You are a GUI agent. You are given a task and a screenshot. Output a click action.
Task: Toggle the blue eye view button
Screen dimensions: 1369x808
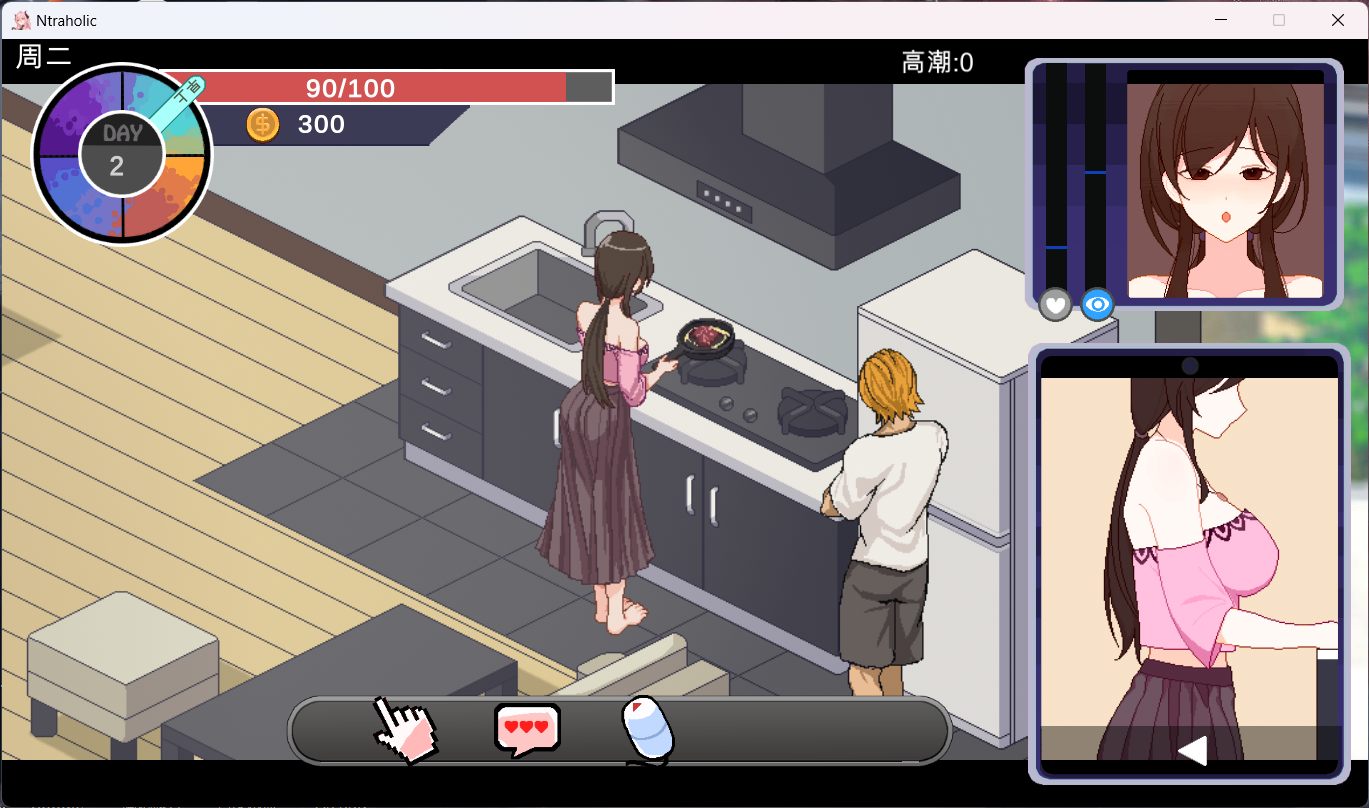click(1096, 305)
